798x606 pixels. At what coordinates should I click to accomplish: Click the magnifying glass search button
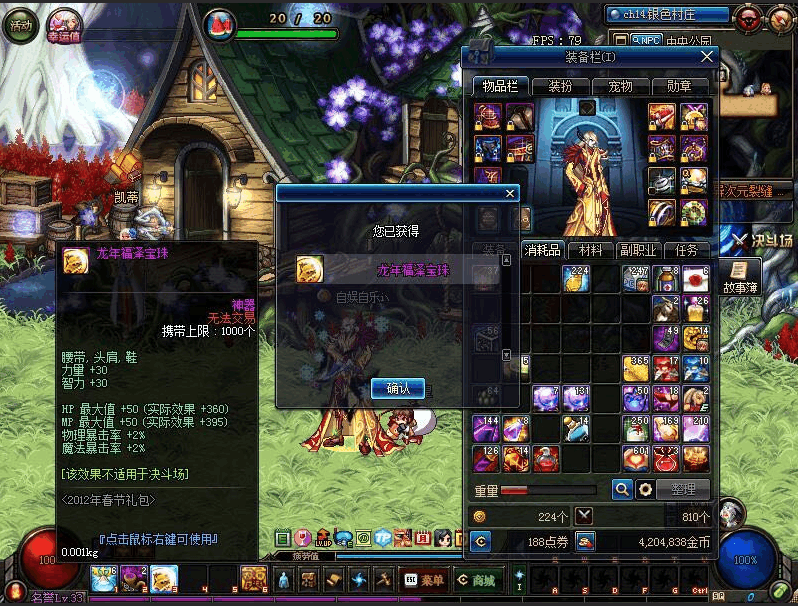coord(622,489)
